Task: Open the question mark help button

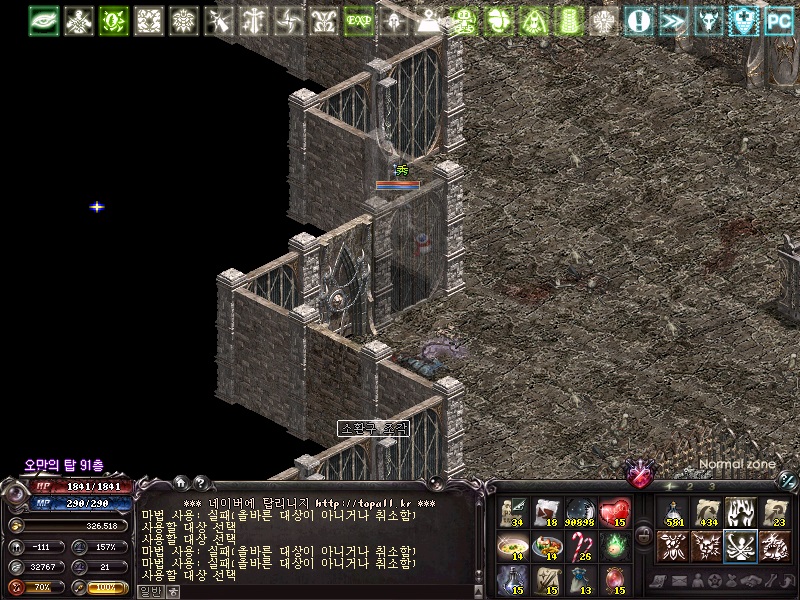Action: click(200, 483)
